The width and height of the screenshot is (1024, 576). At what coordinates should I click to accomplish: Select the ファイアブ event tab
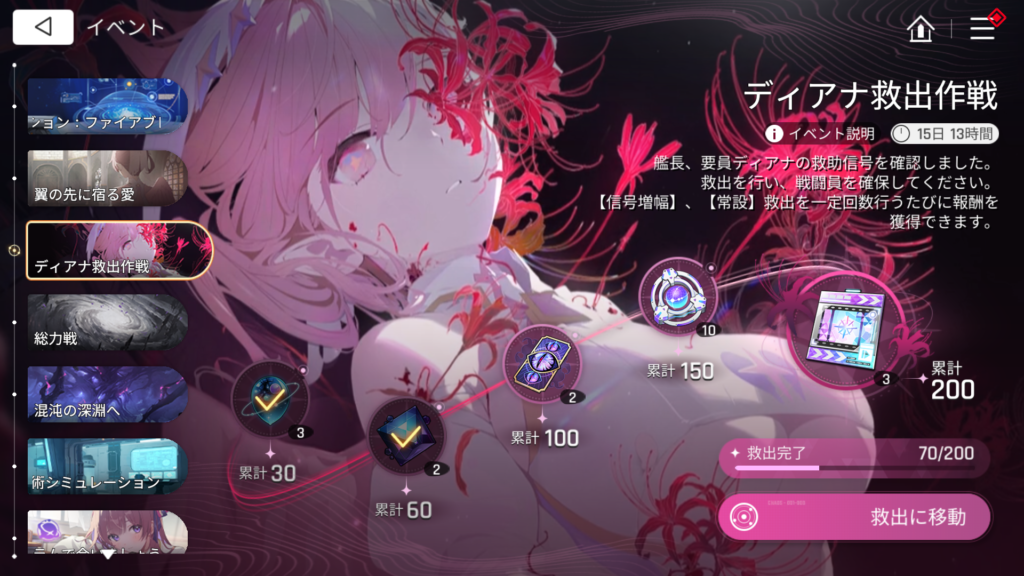coord(107,106)
